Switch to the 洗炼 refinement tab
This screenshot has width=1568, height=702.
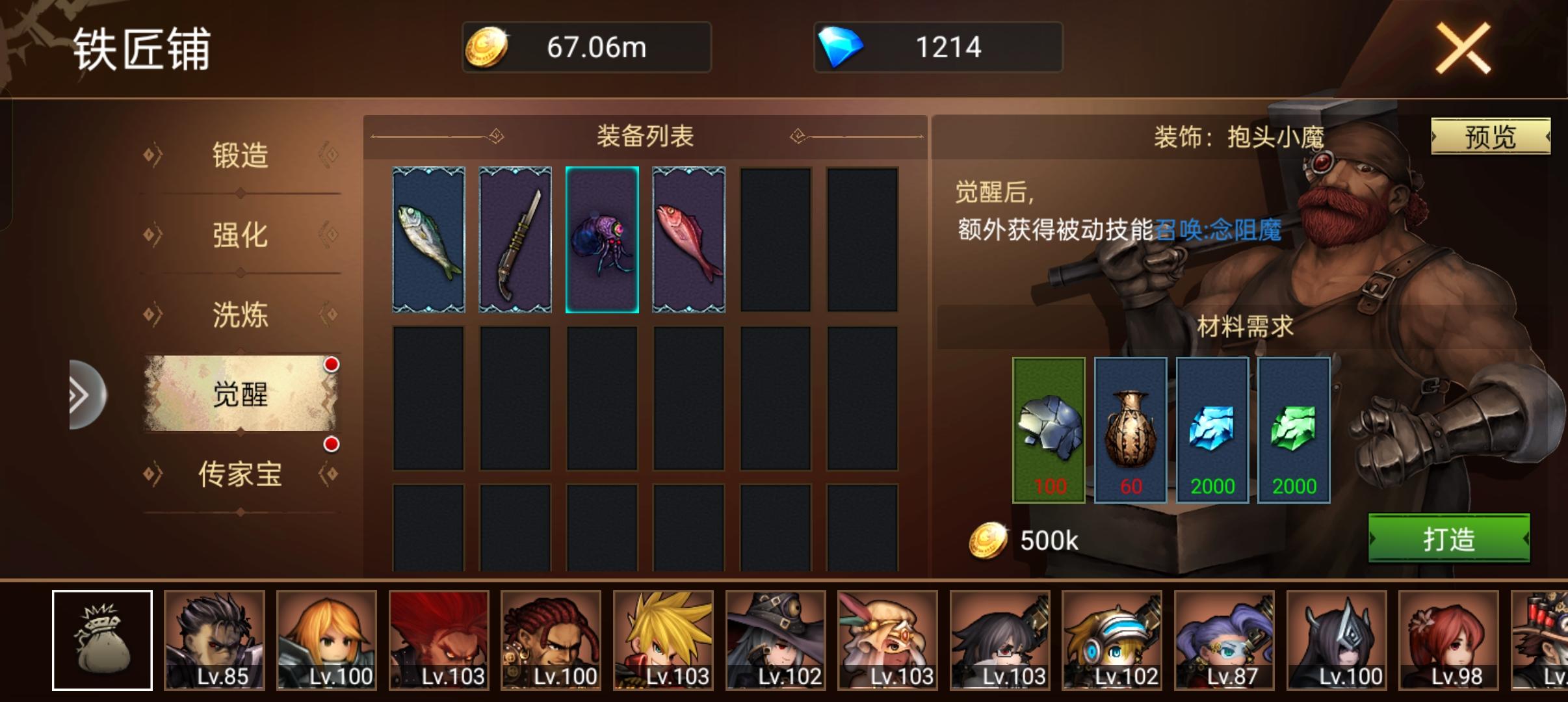241,317
